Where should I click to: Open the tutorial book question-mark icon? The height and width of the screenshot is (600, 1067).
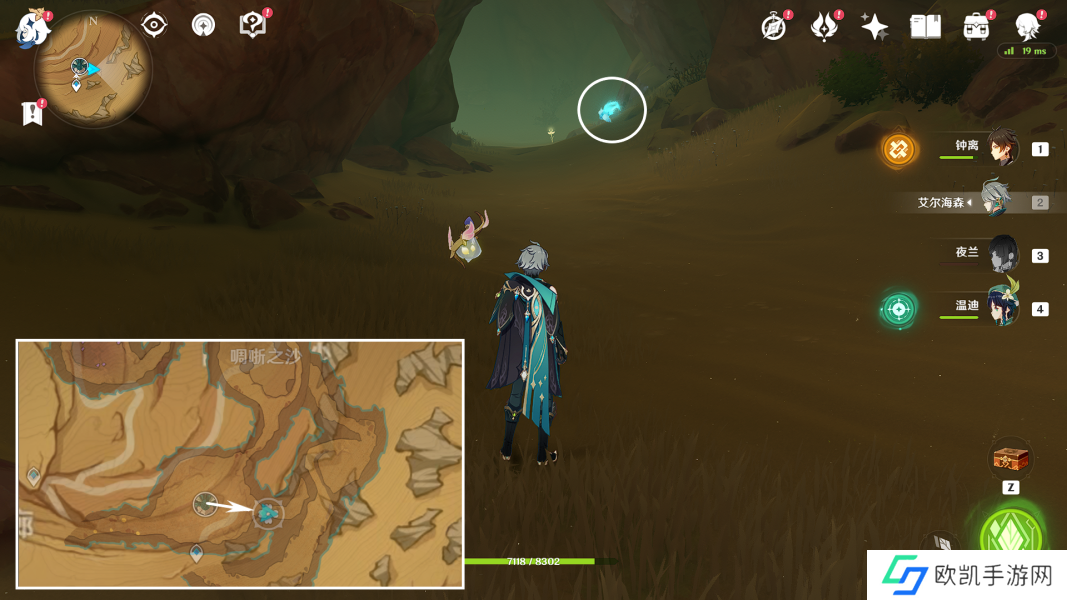click(253, 25)
